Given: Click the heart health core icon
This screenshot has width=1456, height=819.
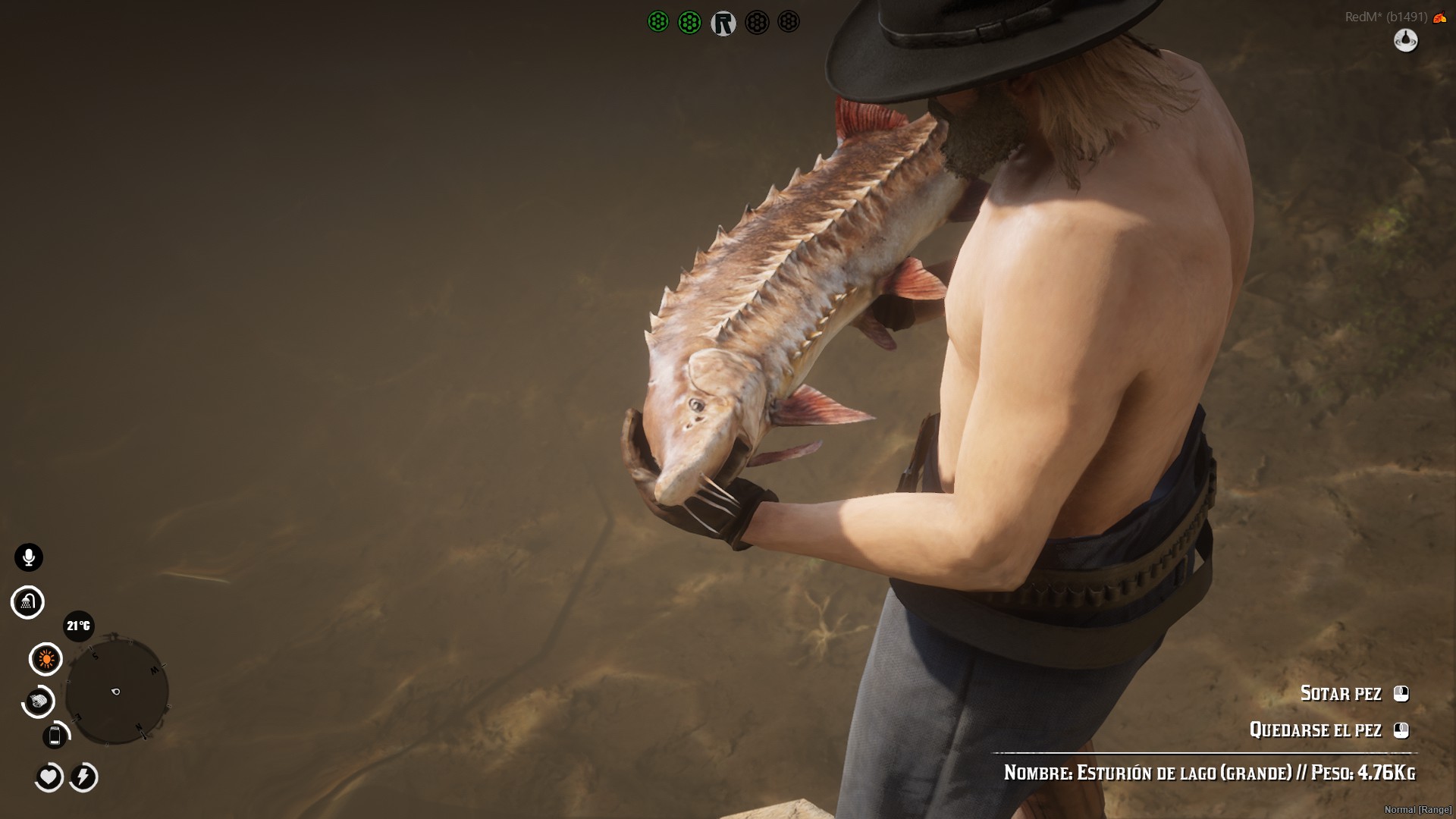Looking at the screenshot, I should tap(49, 777).
